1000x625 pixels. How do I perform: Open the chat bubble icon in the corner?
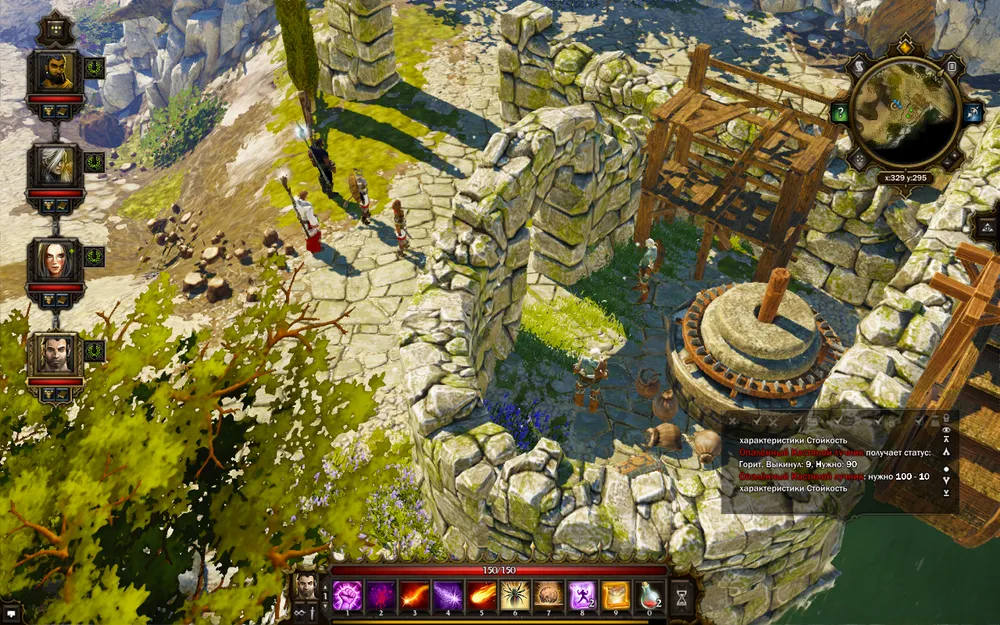(10, 613)
